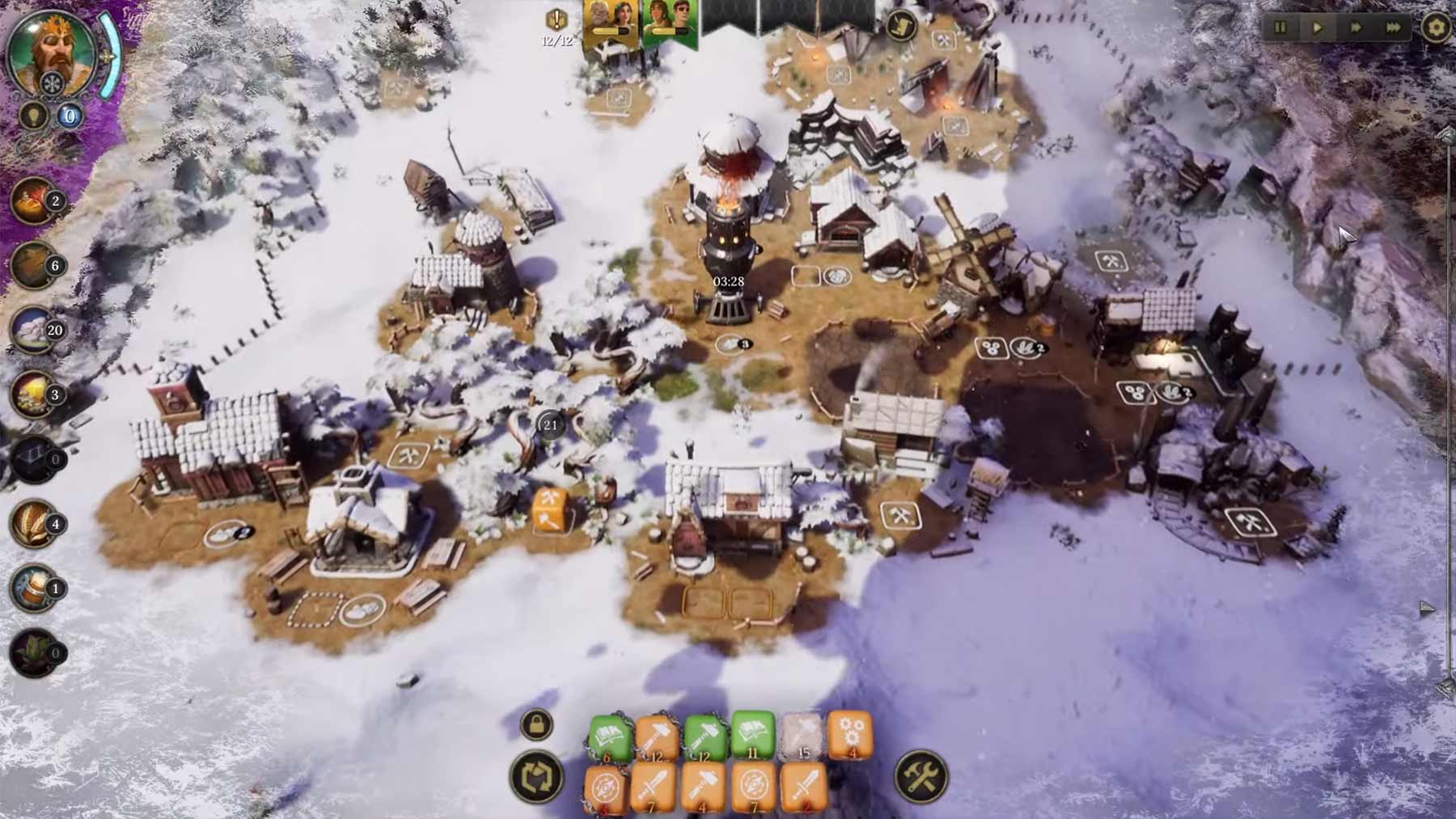Switch to double fast-forward speed

click(1356, 27)
